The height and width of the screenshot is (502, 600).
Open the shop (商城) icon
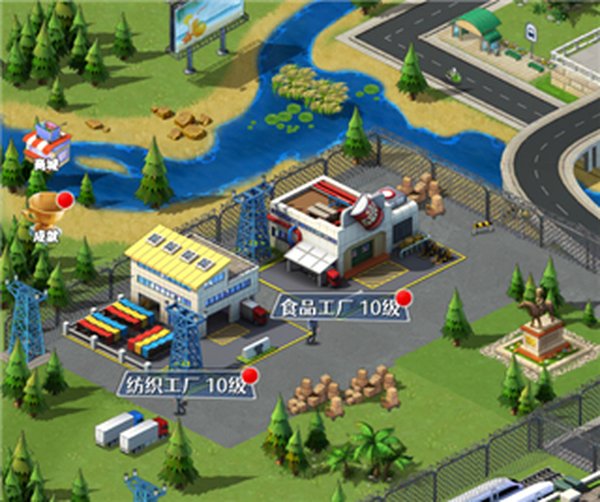(x=48, y=145)
